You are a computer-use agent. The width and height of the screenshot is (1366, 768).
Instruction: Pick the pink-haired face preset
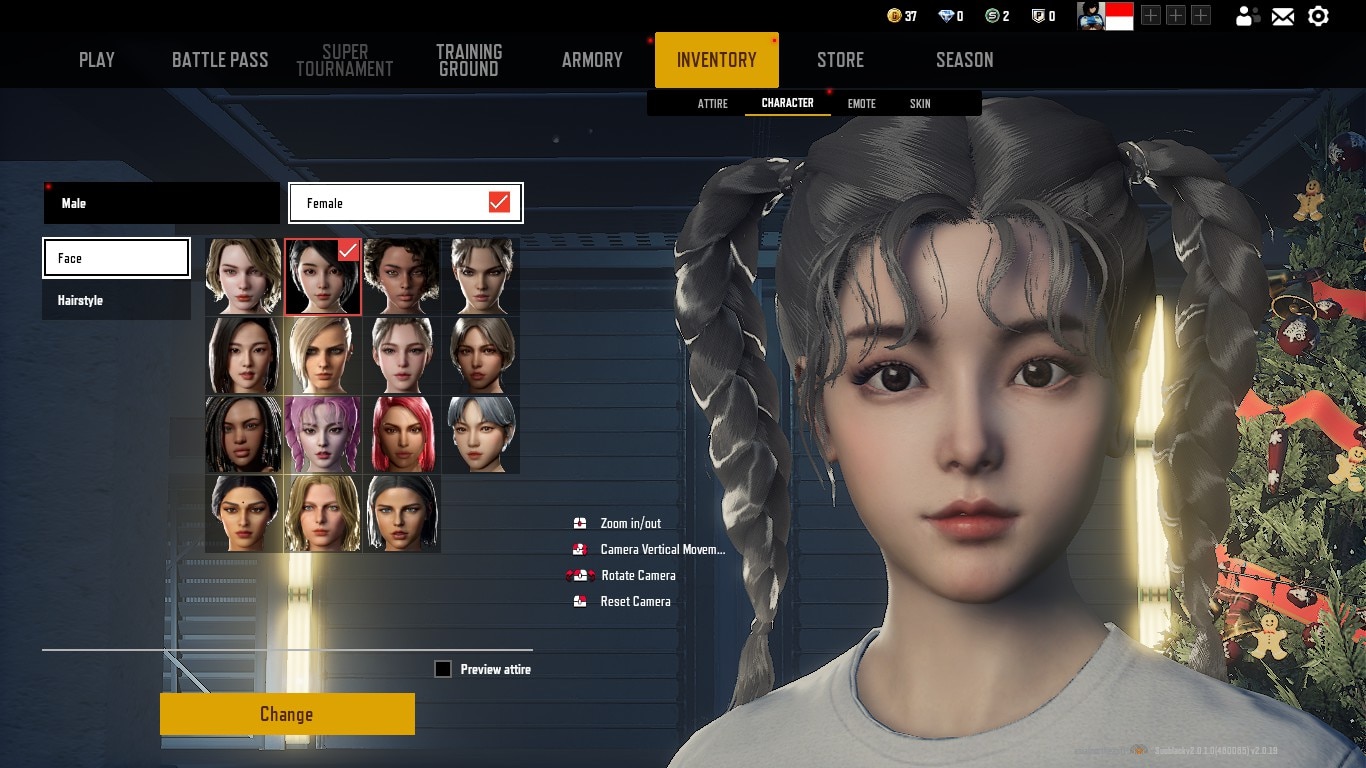(x=323, y=435)
